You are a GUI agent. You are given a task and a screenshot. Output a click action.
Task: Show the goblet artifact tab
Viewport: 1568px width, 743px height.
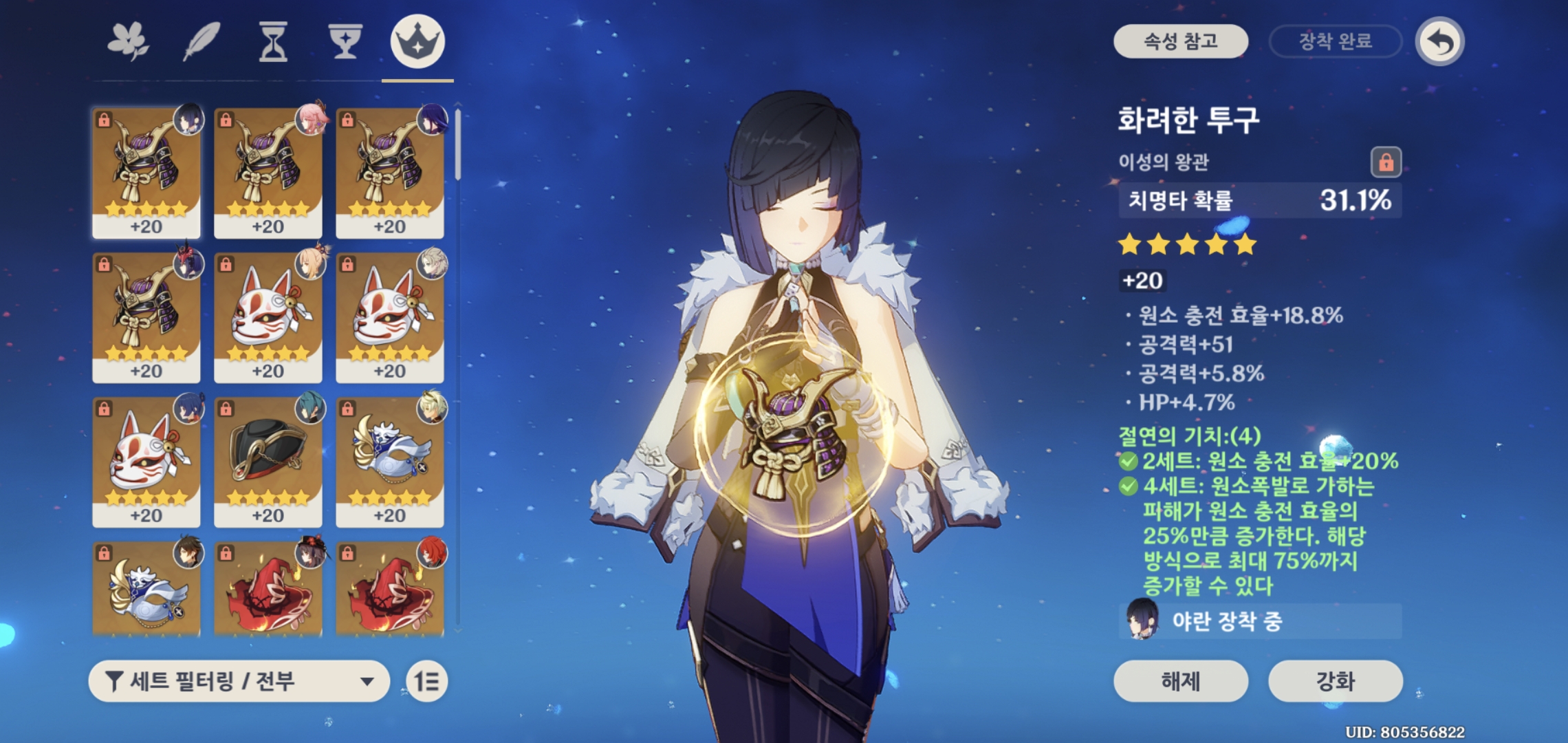click(x=345, y=41)
